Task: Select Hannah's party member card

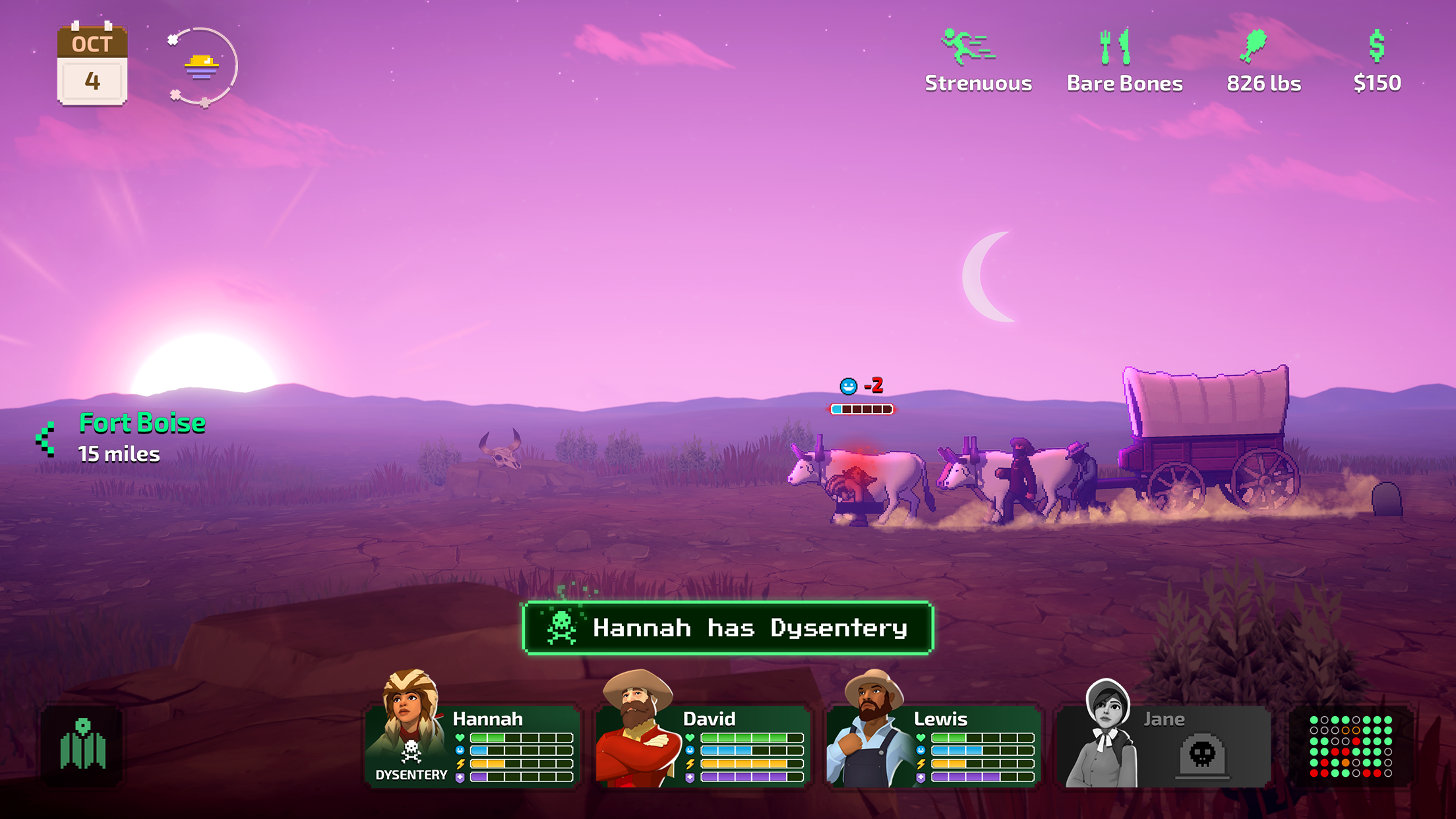Action: (472, 746)
